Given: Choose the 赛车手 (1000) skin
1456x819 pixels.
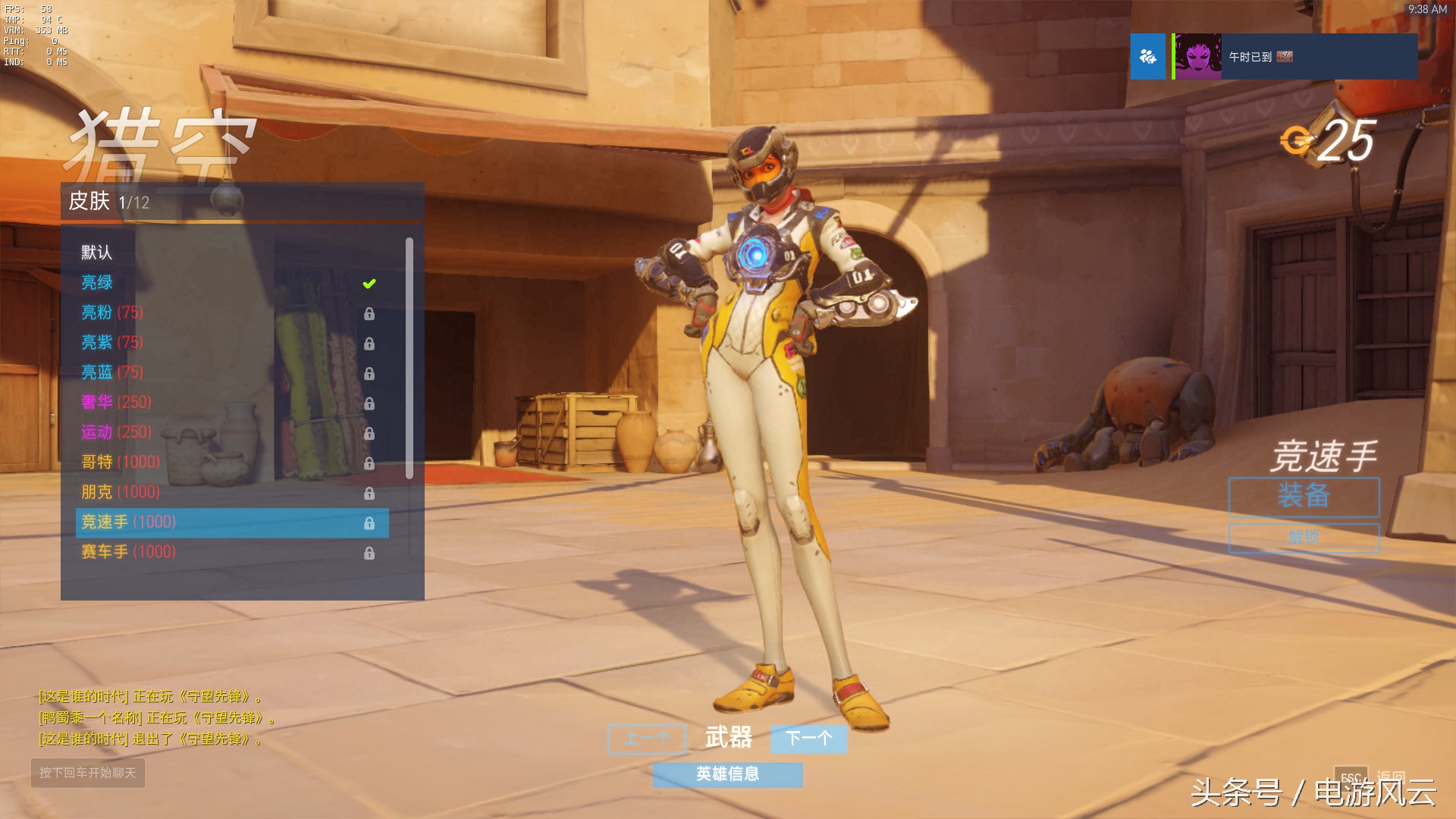Looking at the screenshot, I should click(129, 552).
